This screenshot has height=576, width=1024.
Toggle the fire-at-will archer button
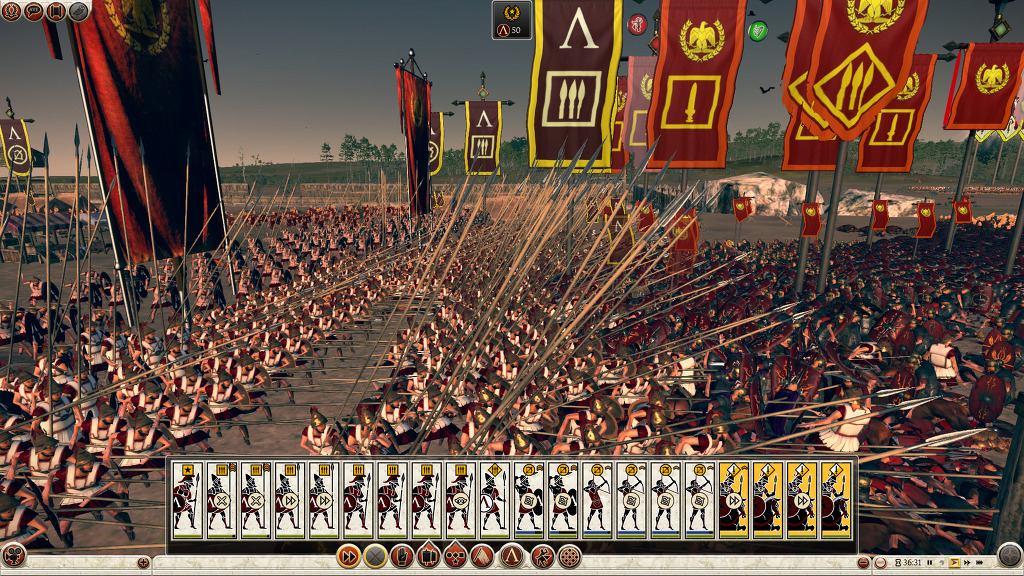coord(542,556)
